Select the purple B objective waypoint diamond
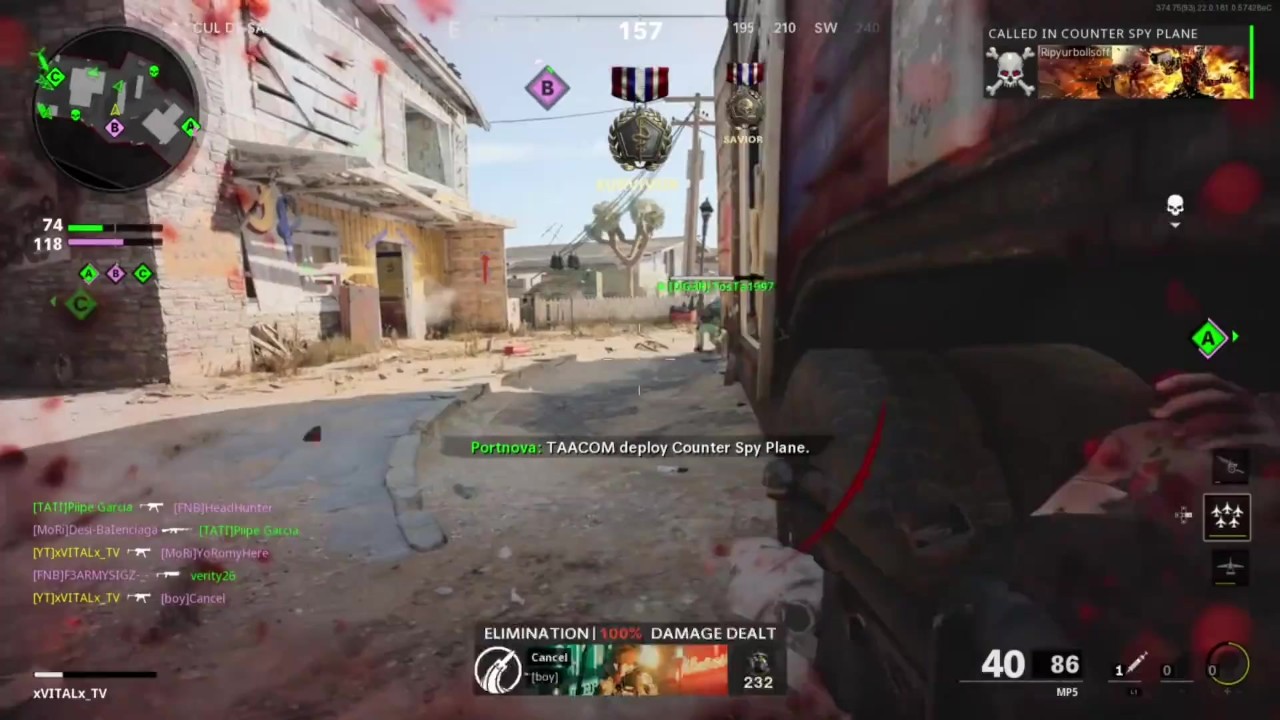Image resolution: width=1280 pixels, height=720 pixels. click(547, 88)
